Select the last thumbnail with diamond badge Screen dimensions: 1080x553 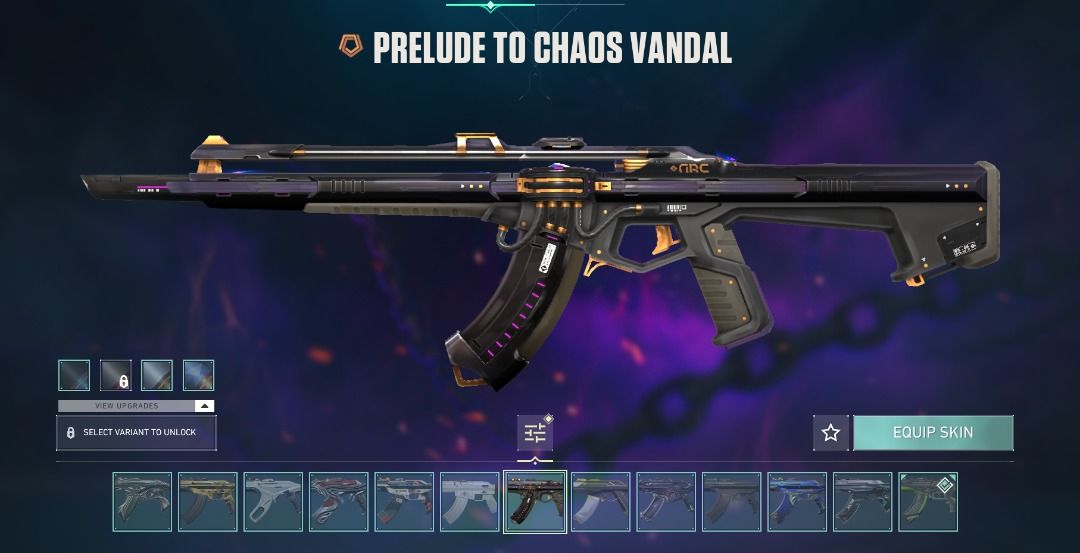(x=928, y=501)
